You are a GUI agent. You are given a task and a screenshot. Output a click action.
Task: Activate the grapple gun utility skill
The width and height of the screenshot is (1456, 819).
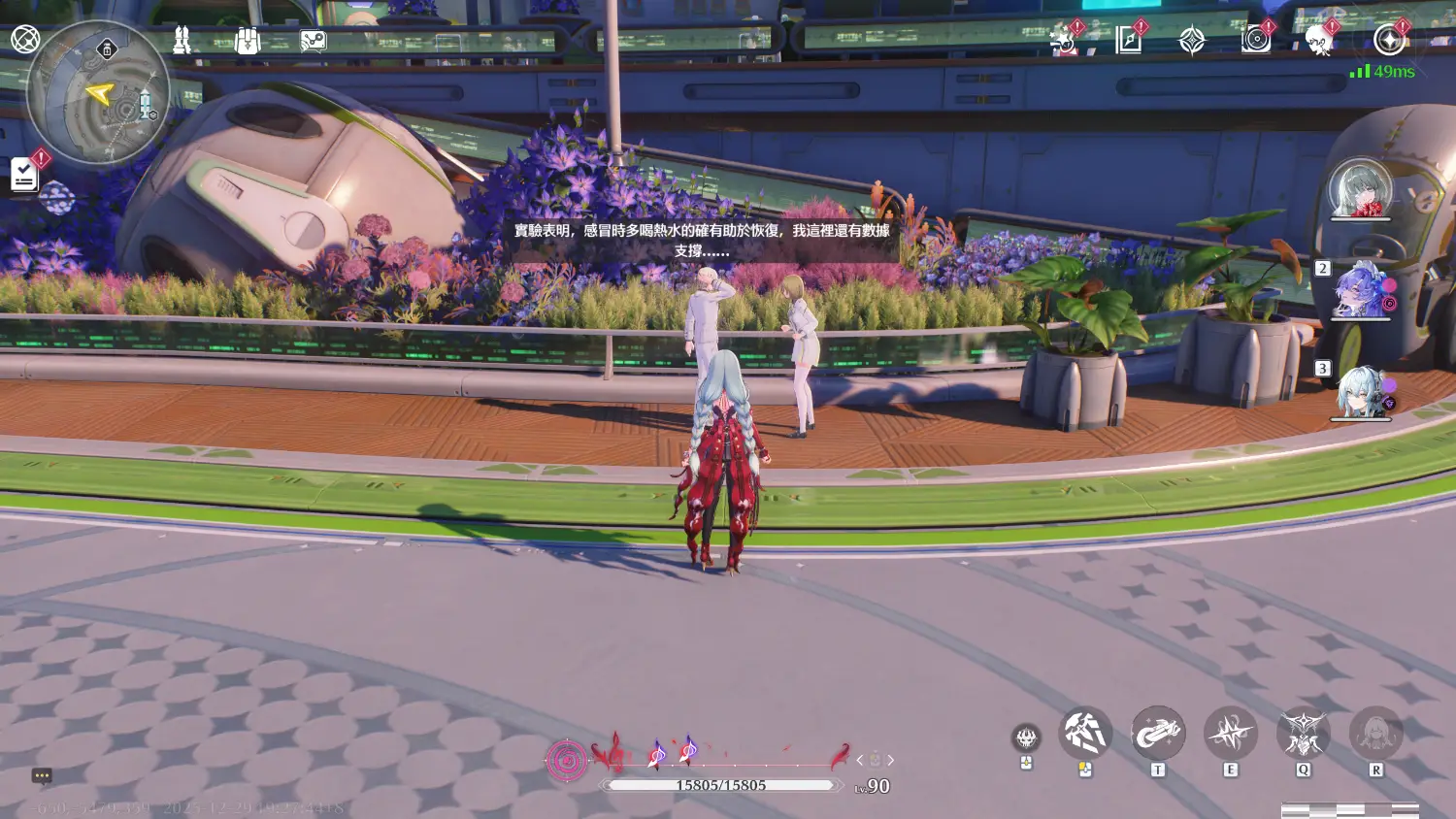(1157, 734)
